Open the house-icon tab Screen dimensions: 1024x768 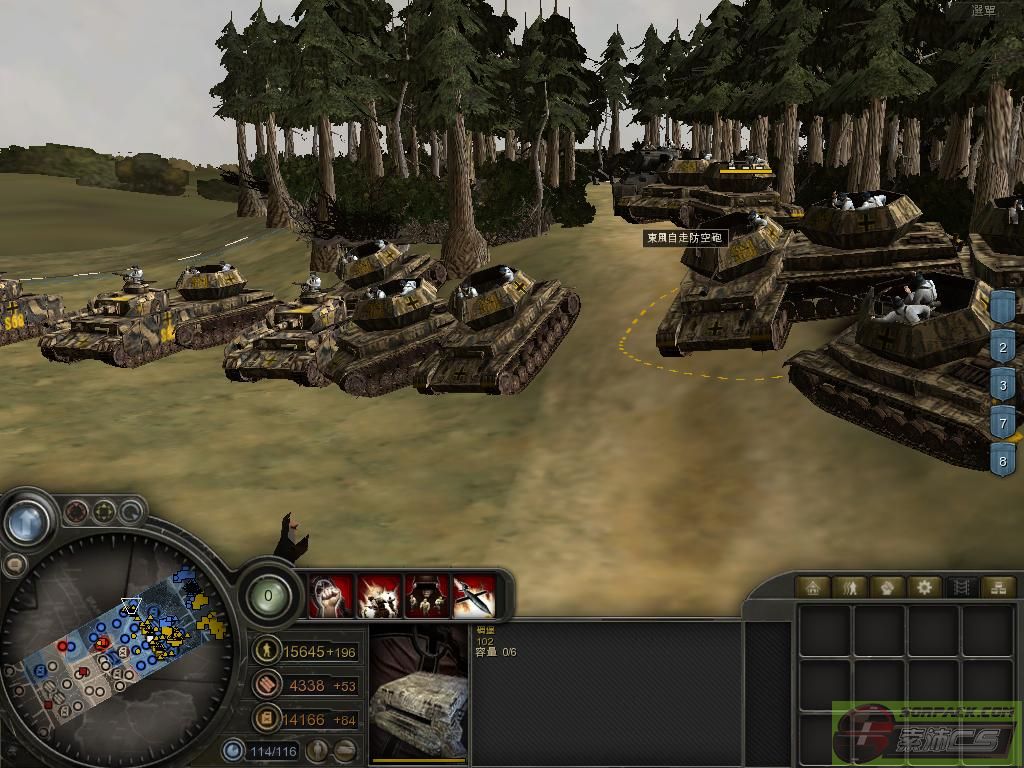(812, 587)
